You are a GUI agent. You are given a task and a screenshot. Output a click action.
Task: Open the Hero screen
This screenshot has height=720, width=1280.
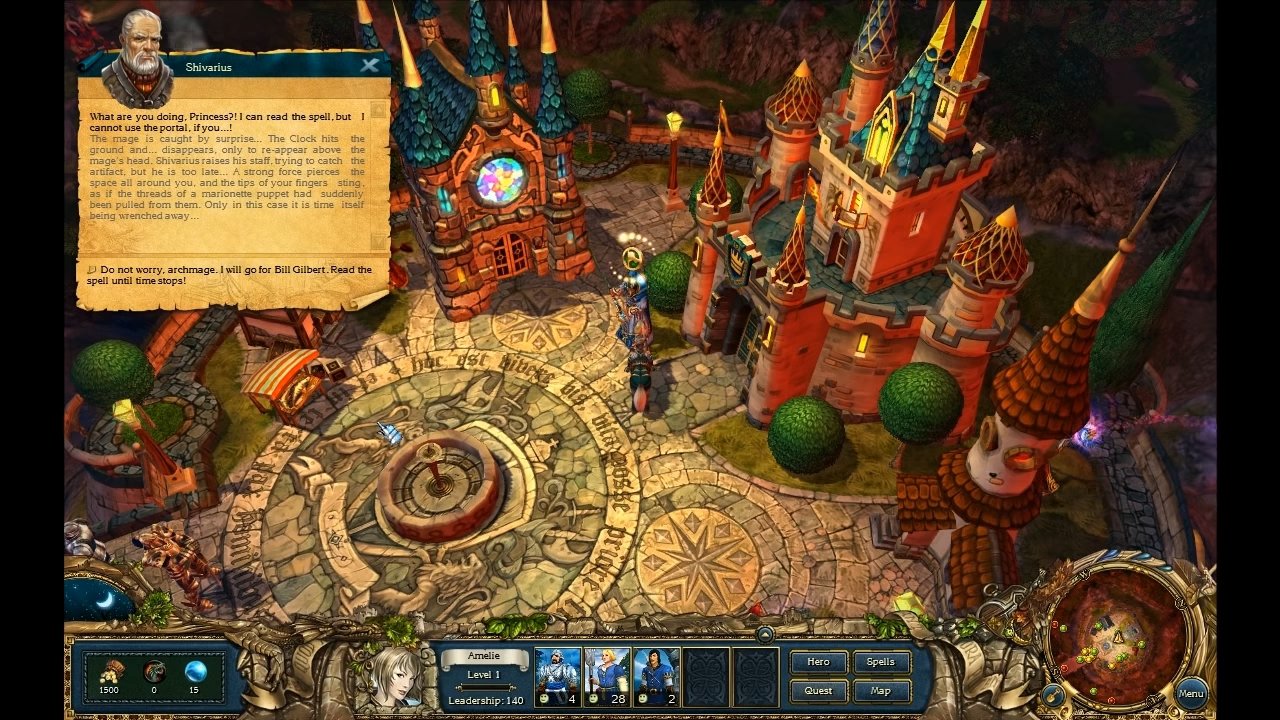click(818, 662)
